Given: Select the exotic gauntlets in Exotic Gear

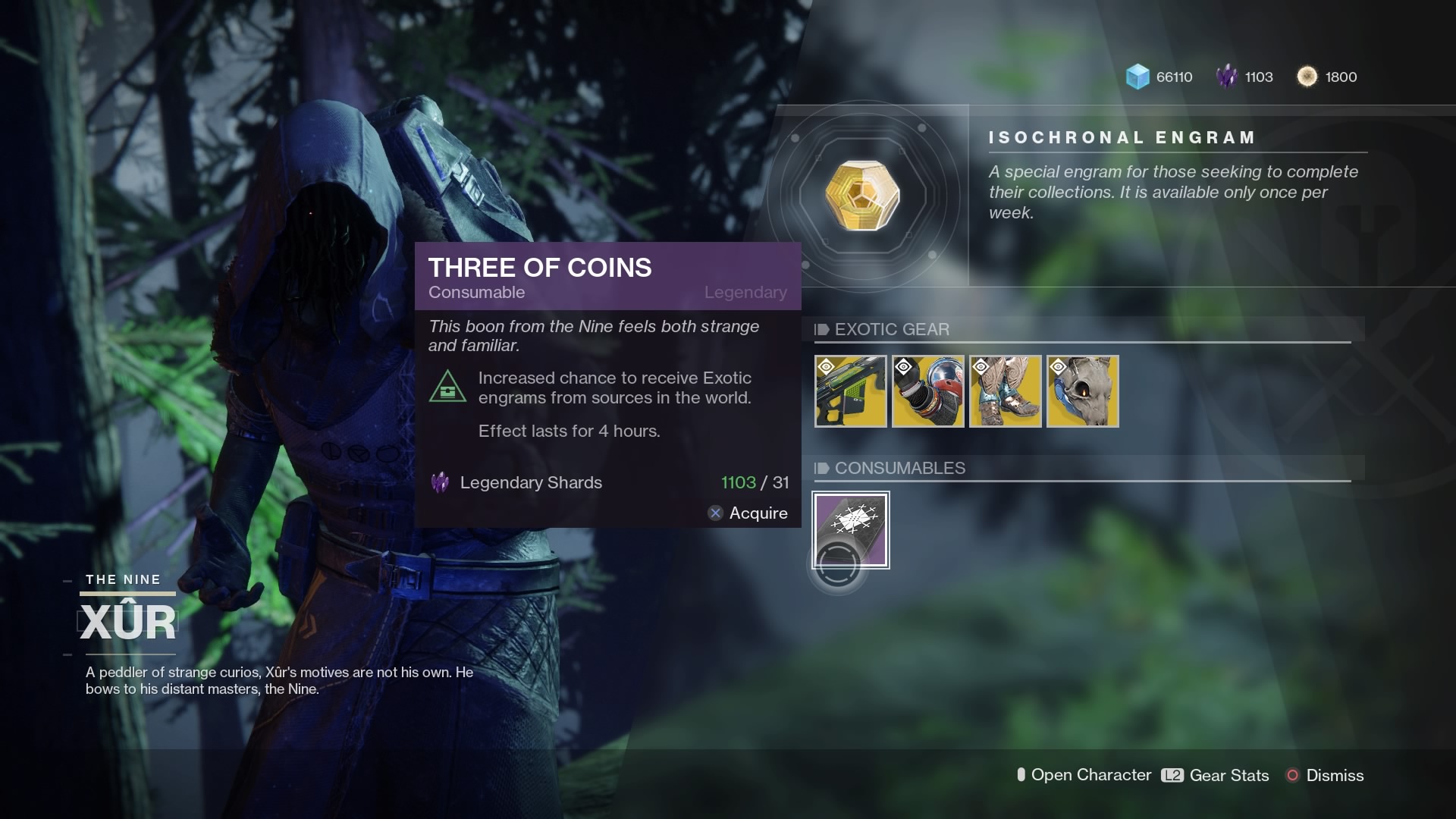Looking at the screenshot, I should (928, 391).
